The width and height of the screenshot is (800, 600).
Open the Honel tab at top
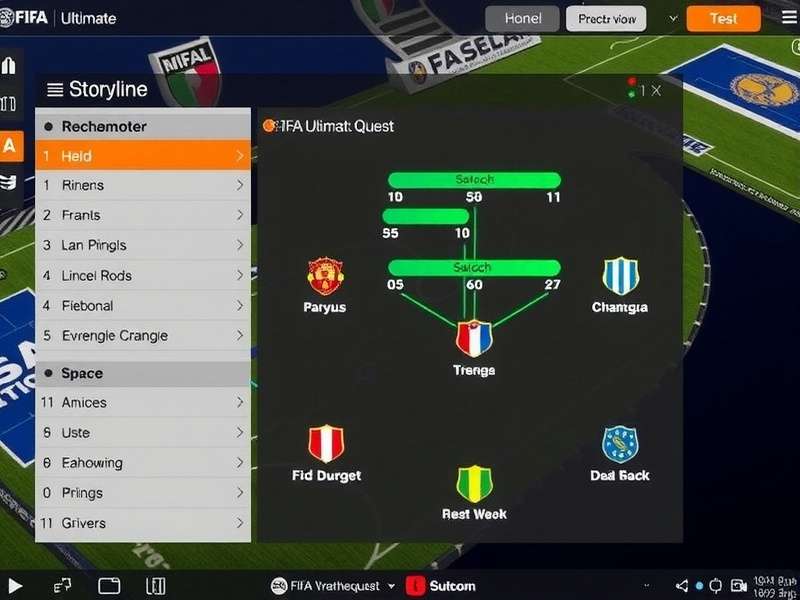click(x=523, y=18)
